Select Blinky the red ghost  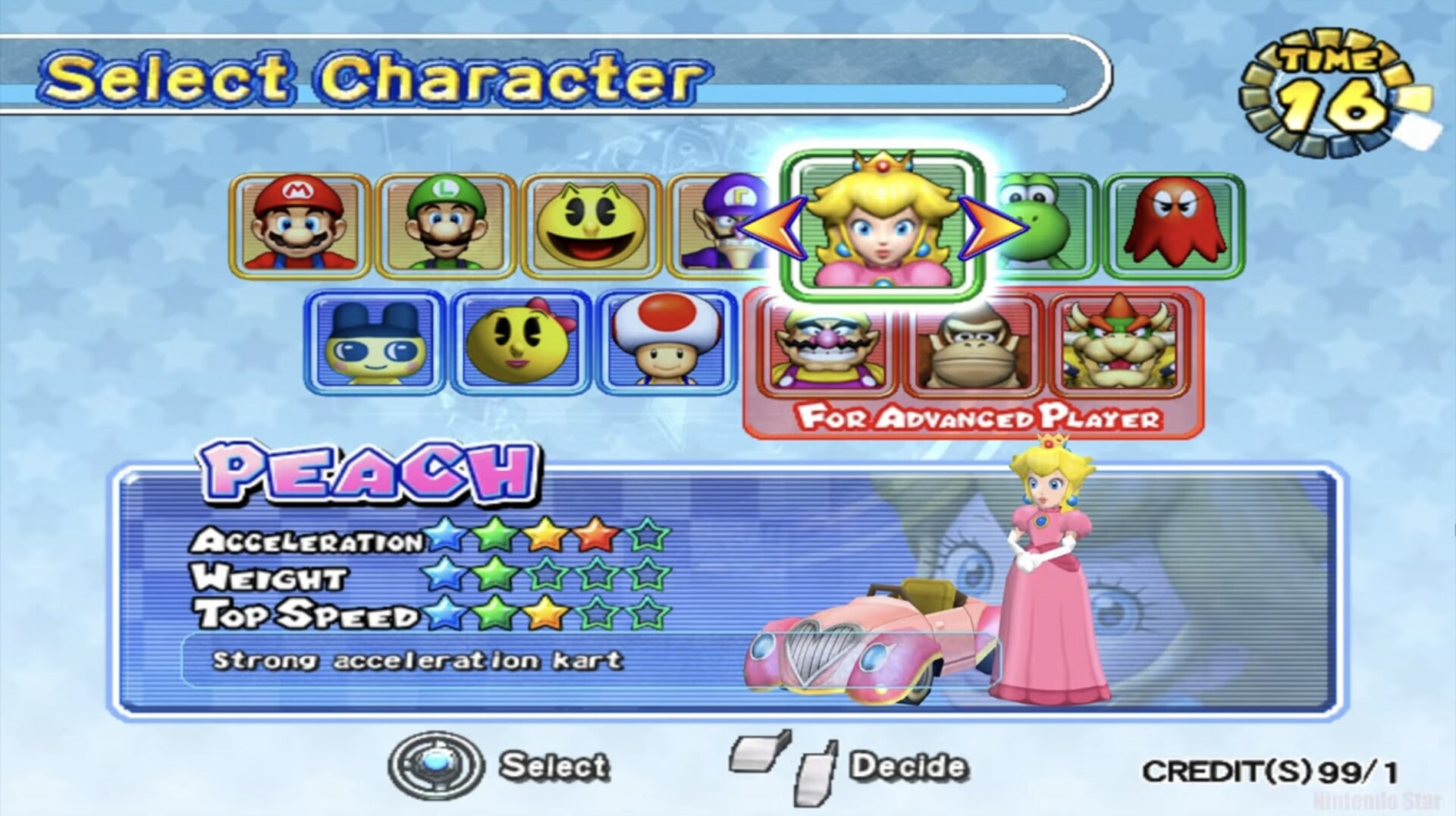click(1174, 225)
